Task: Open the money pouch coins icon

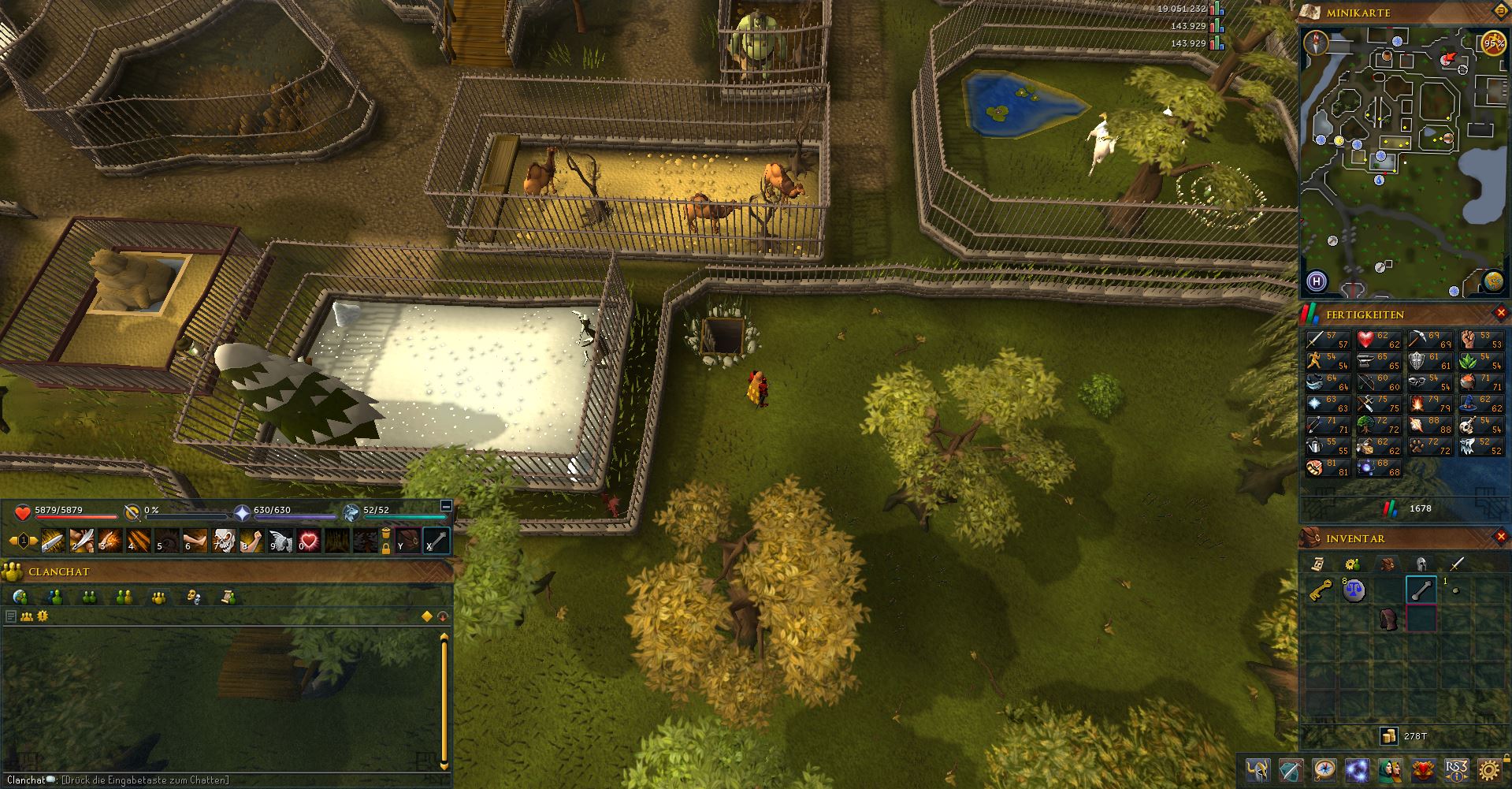Action: [x=1388, y=736]
